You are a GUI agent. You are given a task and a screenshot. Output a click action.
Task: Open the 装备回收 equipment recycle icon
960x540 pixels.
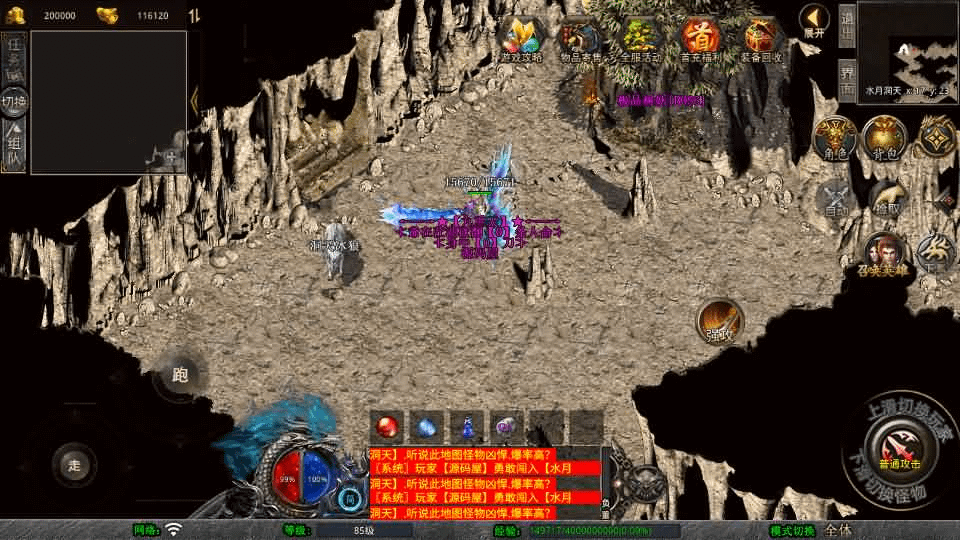click(x=762, y=39)
